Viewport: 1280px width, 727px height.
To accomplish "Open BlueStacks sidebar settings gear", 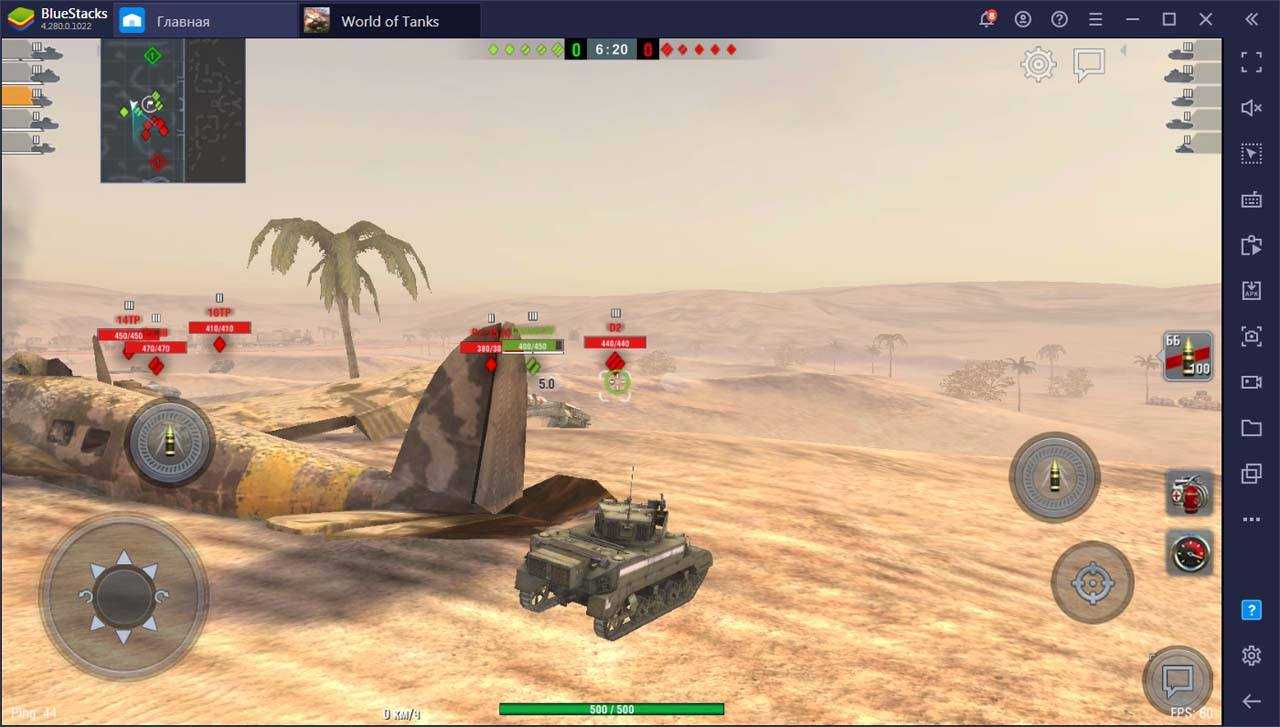I will point(1251,655).
